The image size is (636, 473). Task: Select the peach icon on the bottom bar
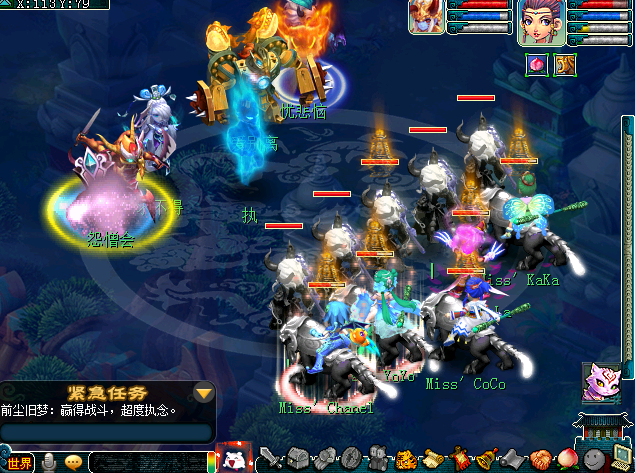[567, 459]
